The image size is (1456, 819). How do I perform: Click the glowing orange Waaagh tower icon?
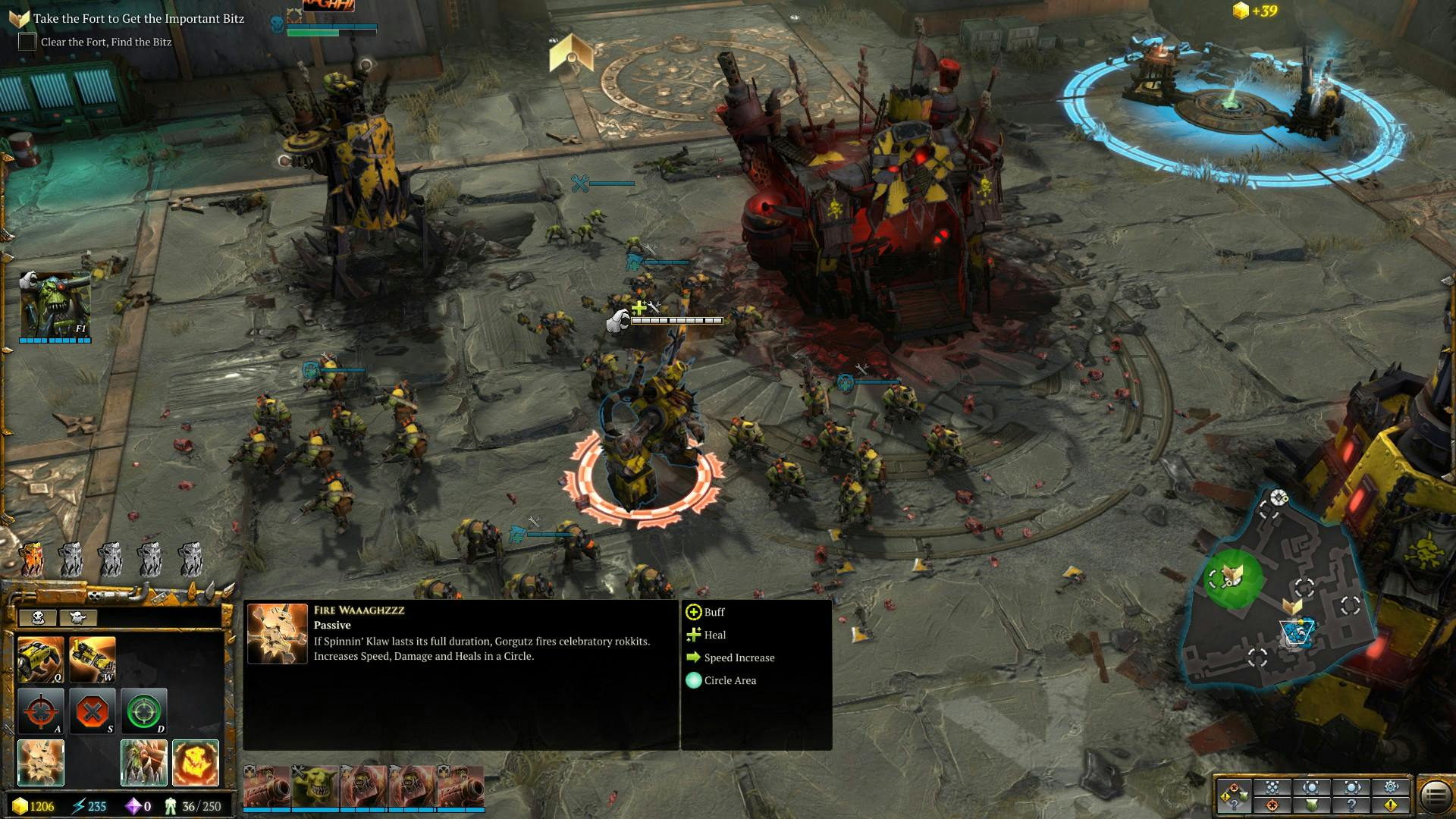[x=31, y=560]
